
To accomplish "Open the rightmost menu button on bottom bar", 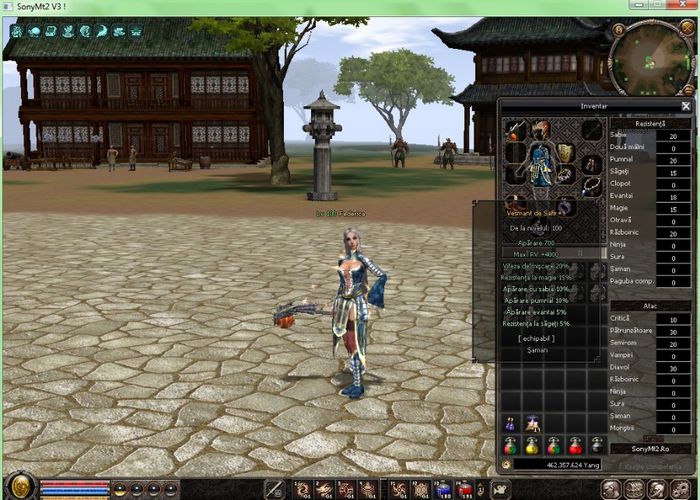I will 681,489.
